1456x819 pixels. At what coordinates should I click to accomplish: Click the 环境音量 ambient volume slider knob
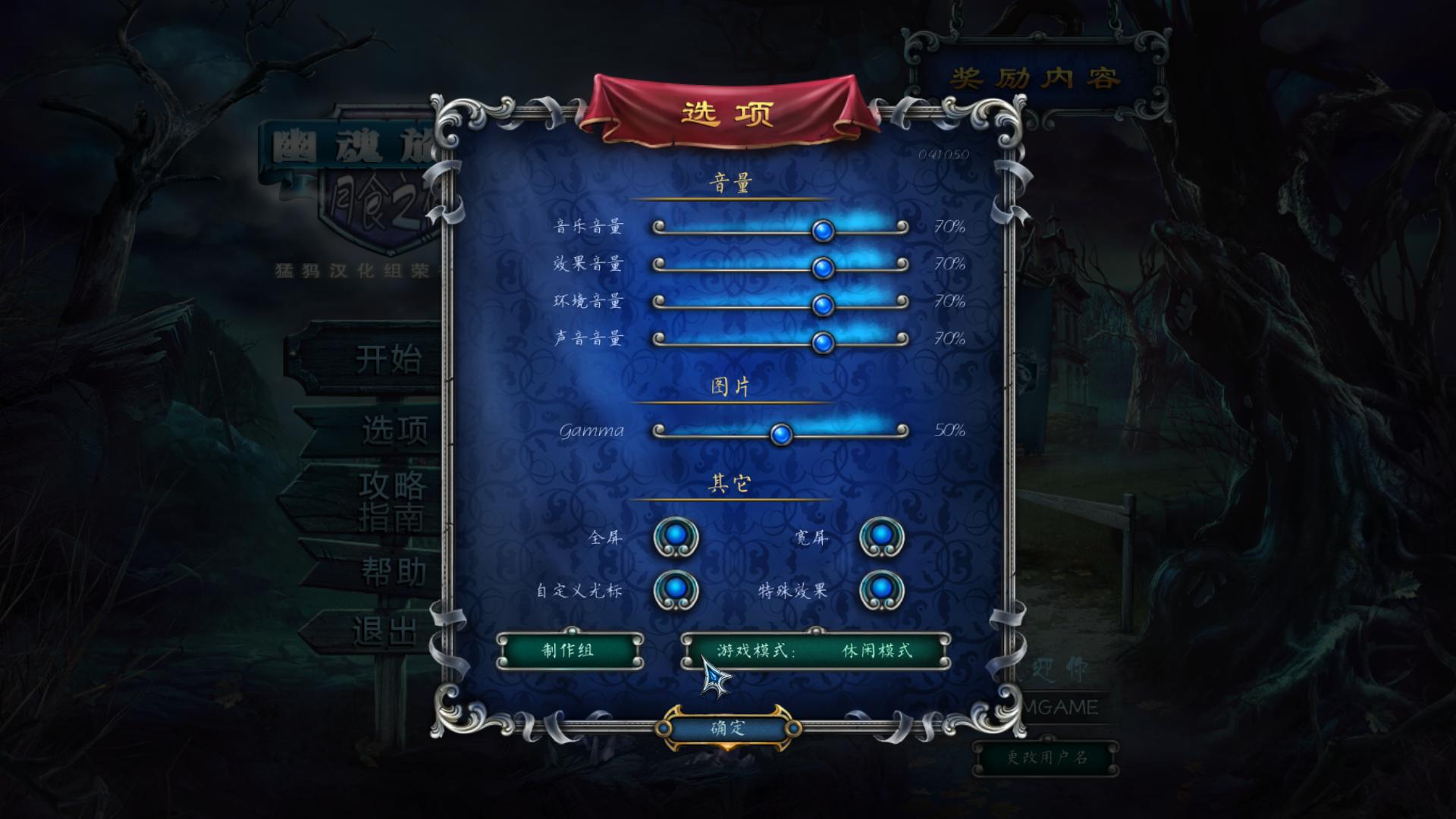pos(824,303)
